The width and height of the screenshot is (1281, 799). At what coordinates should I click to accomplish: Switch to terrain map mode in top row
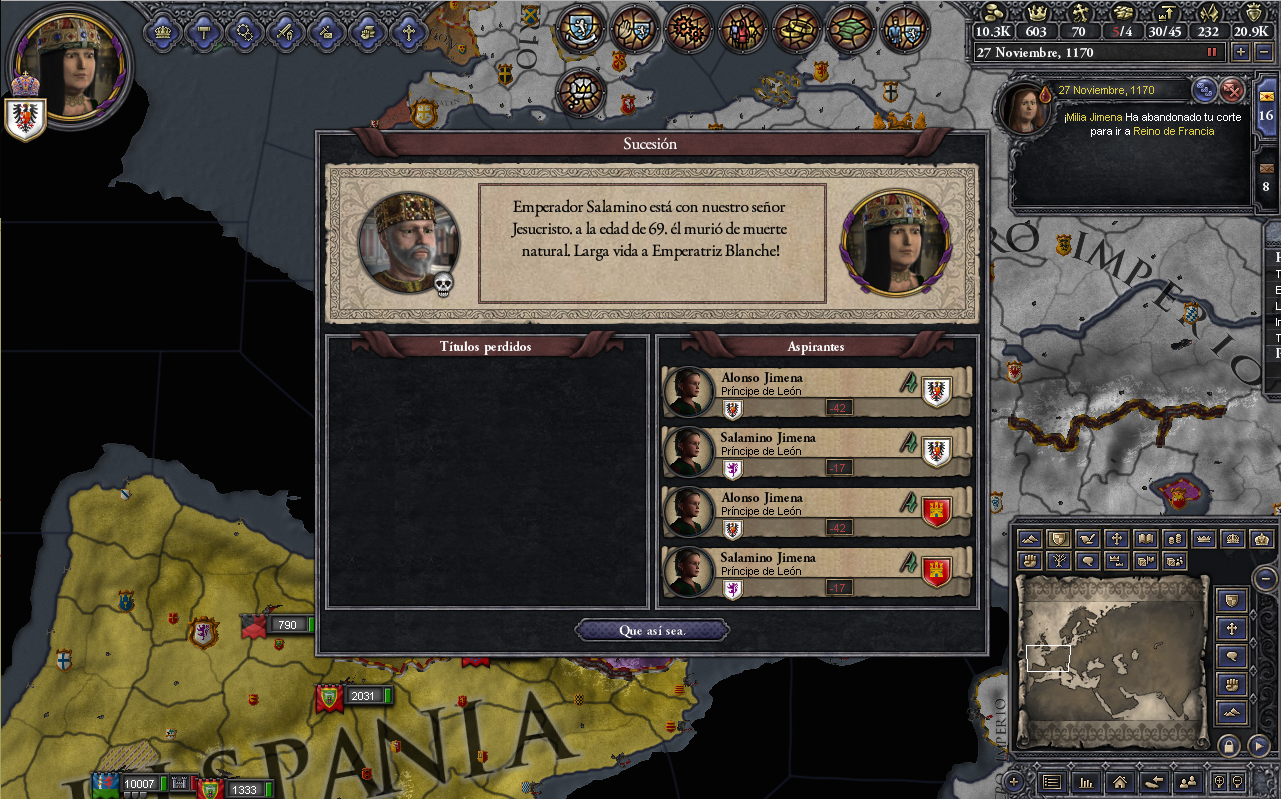1030,539
